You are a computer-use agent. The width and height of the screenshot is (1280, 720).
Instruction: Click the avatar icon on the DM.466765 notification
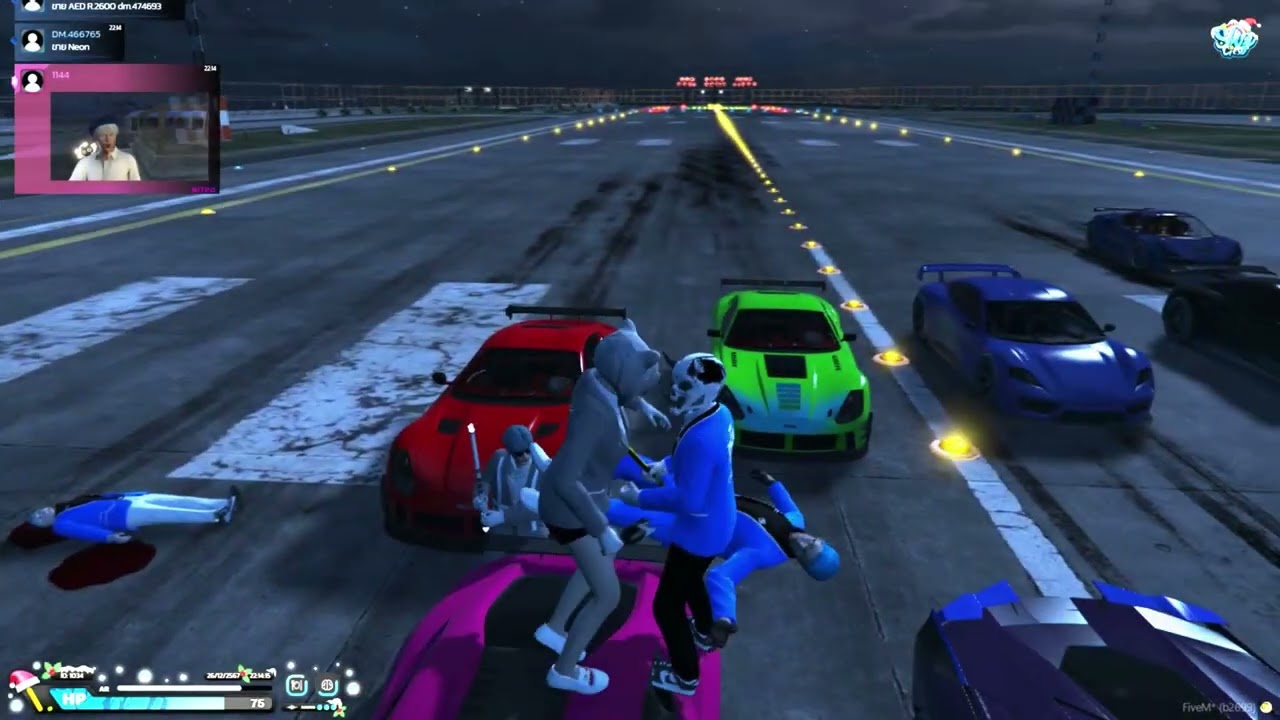pos(34,40)
